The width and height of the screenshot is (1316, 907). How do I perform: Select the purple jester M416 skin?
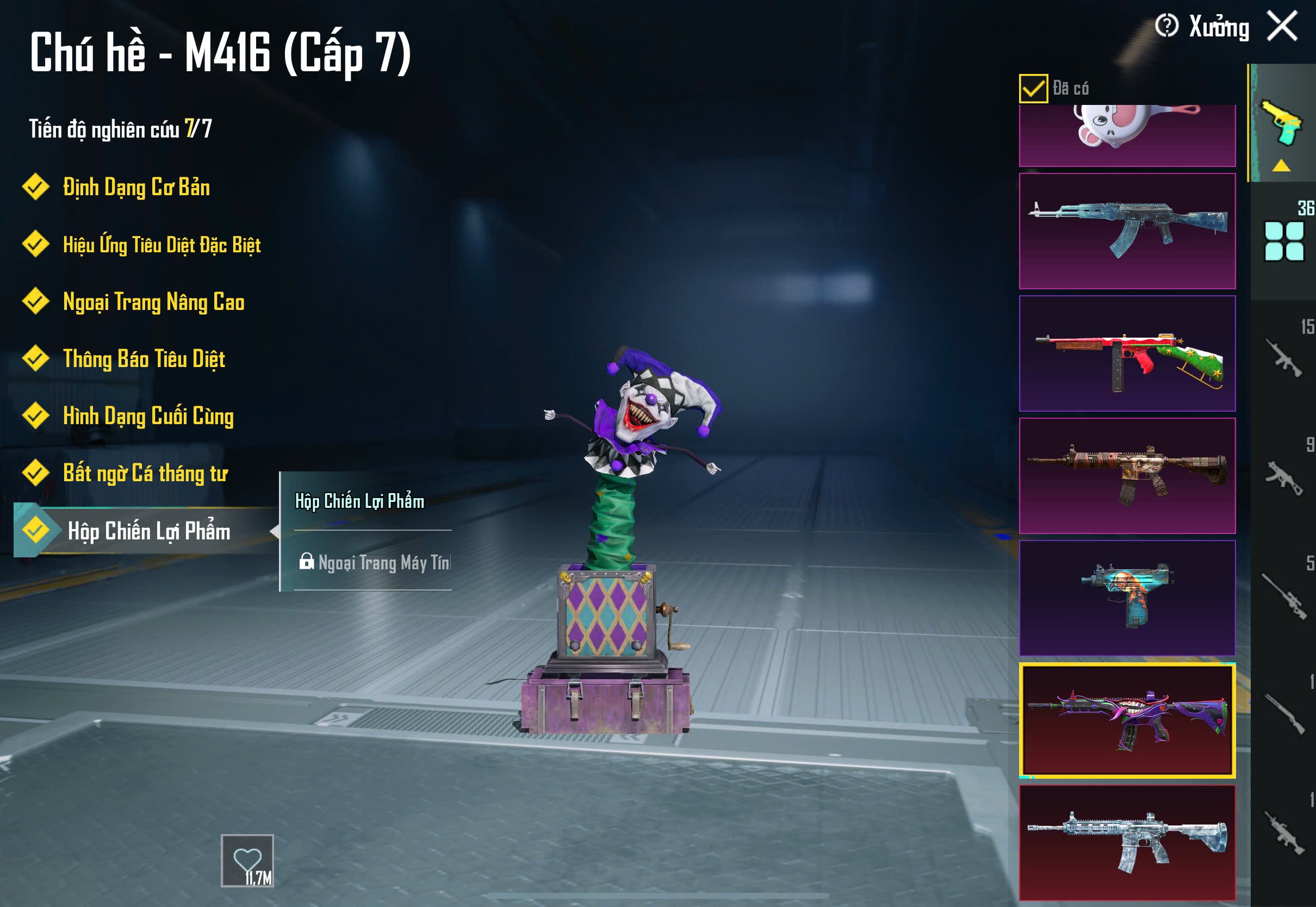coord(1127,720)
